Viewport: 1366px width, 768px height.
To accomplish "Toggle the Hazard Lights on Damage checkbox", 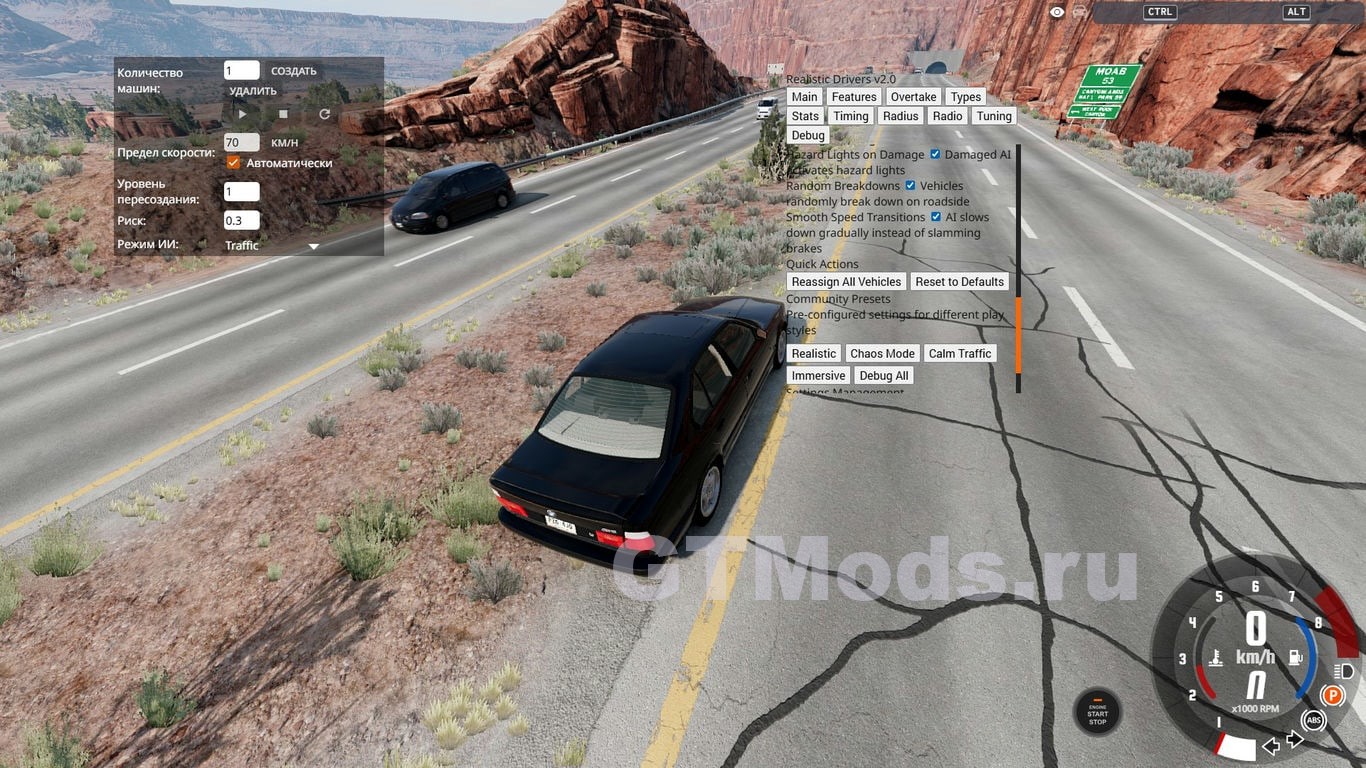I will pos(935,154).
